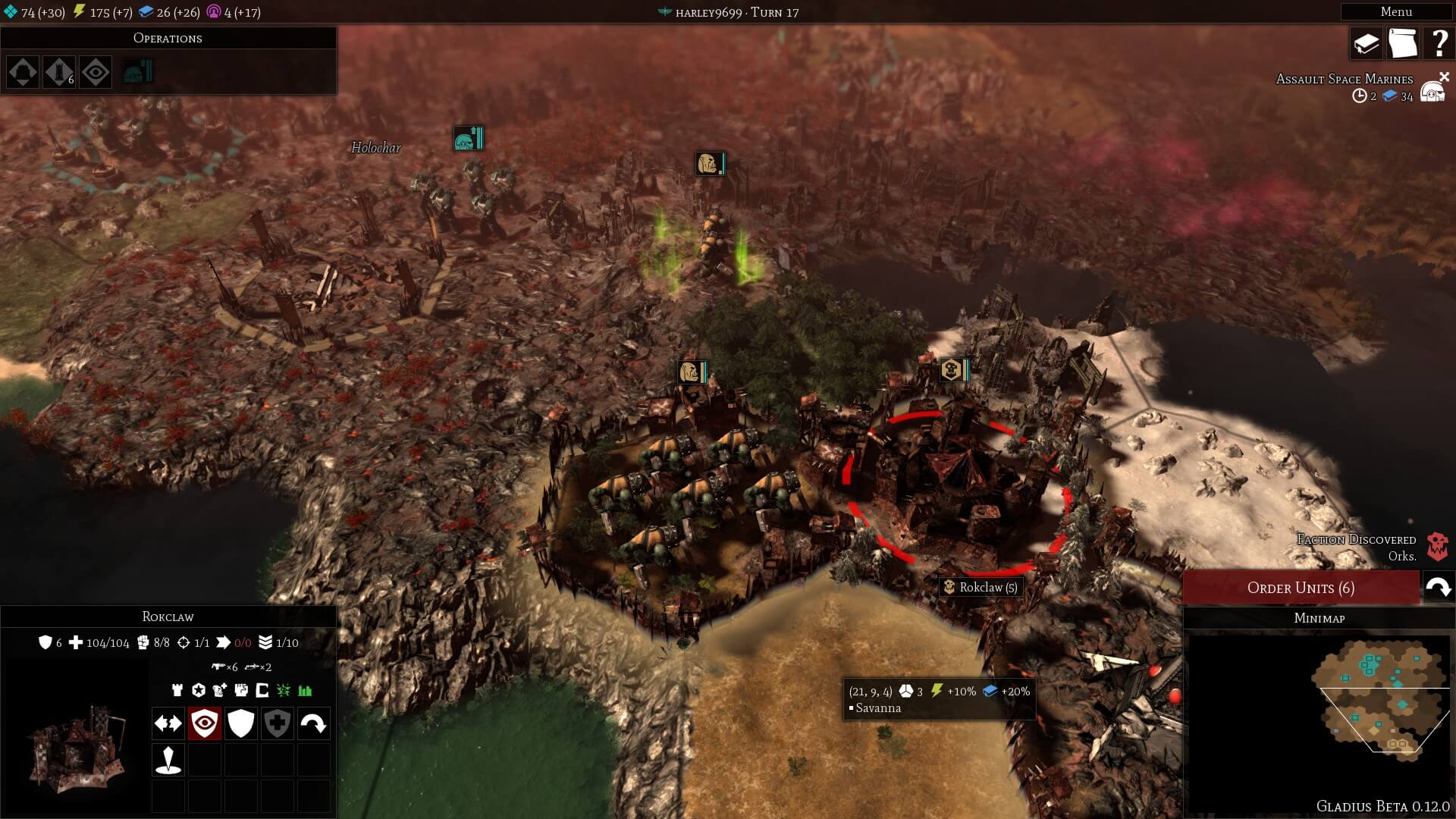Activate the map-pin rally point action
The width and height of the screenshot is (1456, 819).
click(168, 760)
